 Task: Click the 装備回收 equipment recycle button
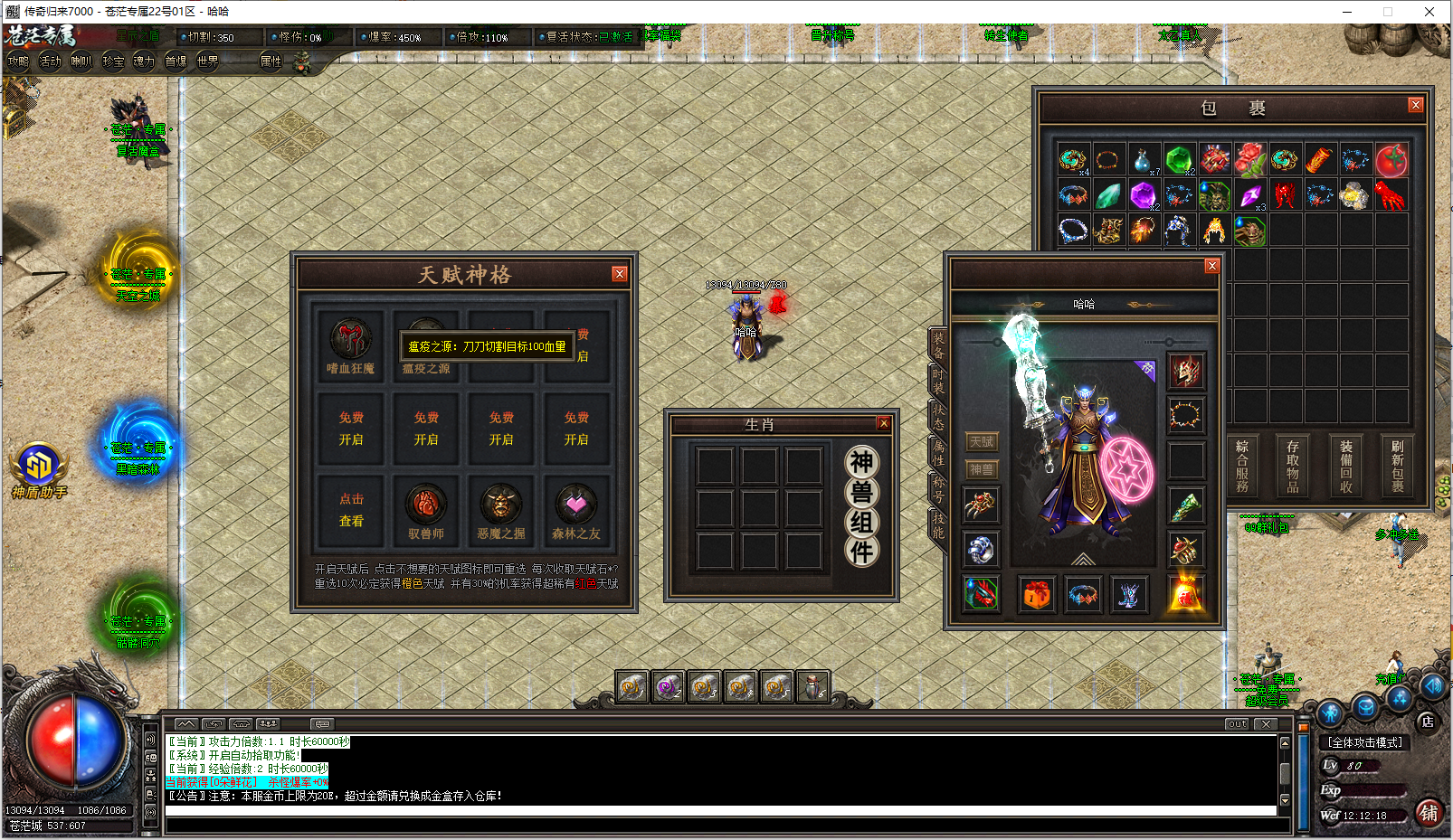[1345, 467]
